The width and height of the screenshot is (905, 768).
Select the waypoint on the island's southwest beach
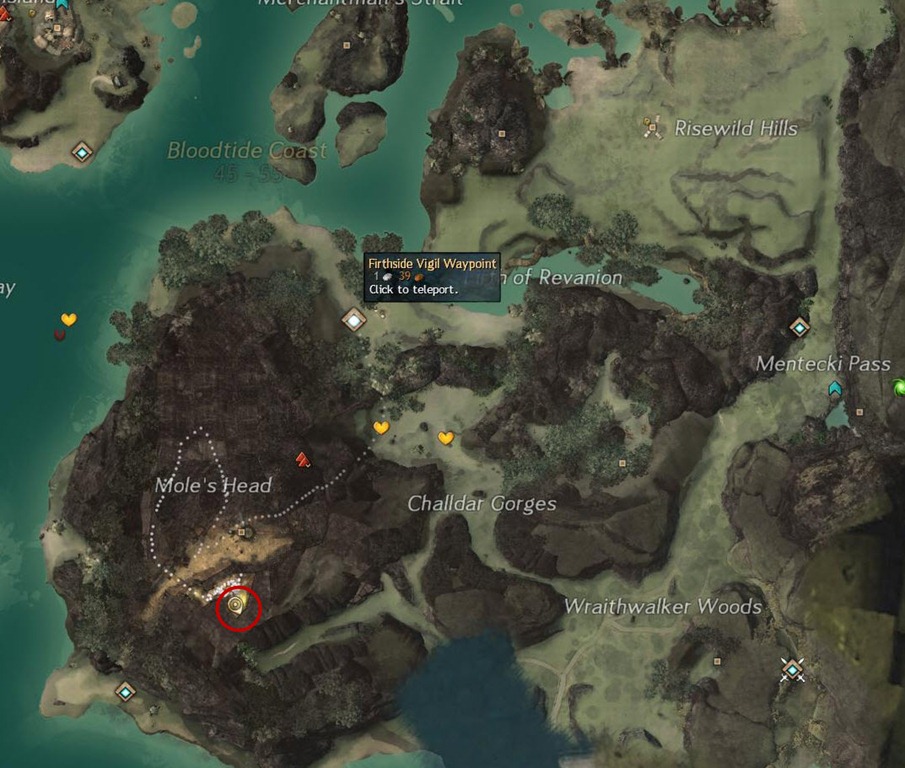(125, 691)
